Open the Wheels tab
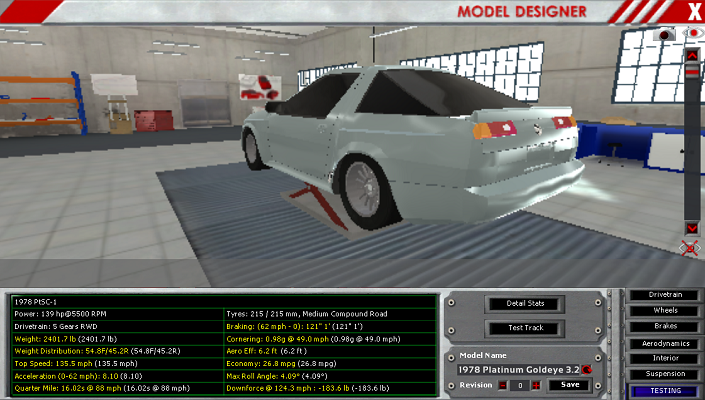The height and width of the screenshot is (400, 705). click(x=665, y=310)
